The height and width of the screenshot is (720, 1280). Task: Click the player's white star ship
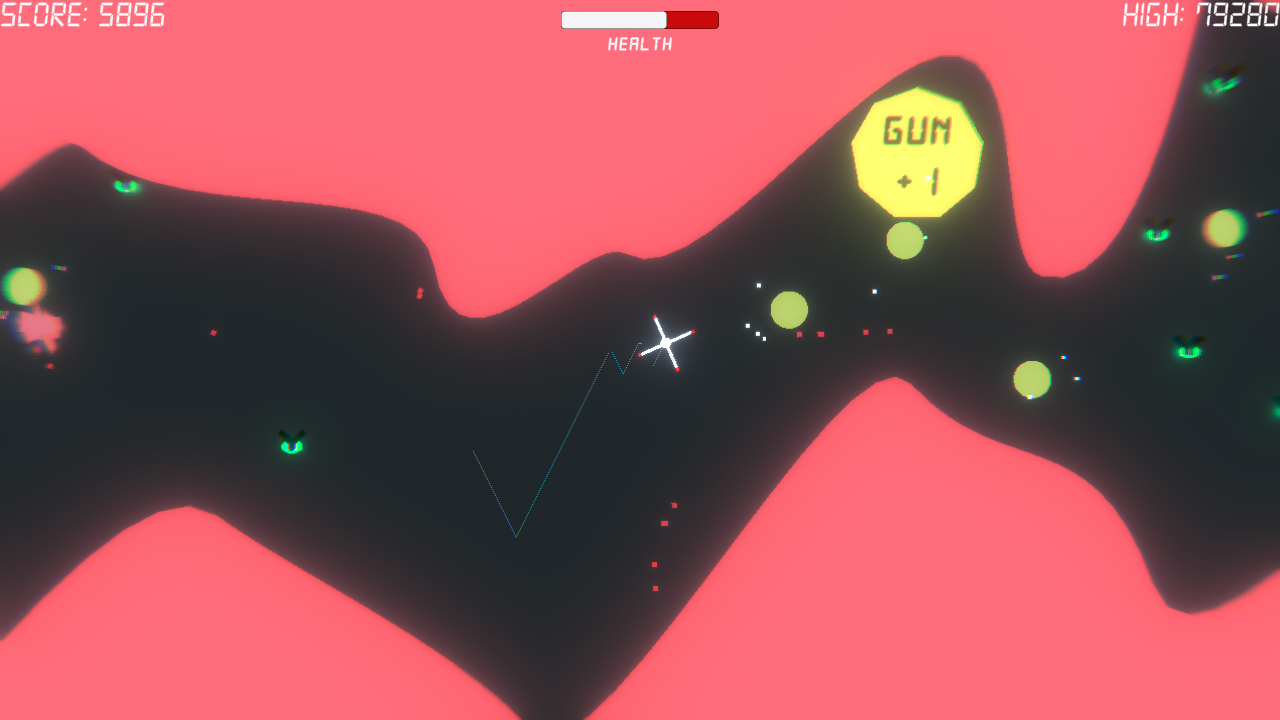click(x=665, y=340)
